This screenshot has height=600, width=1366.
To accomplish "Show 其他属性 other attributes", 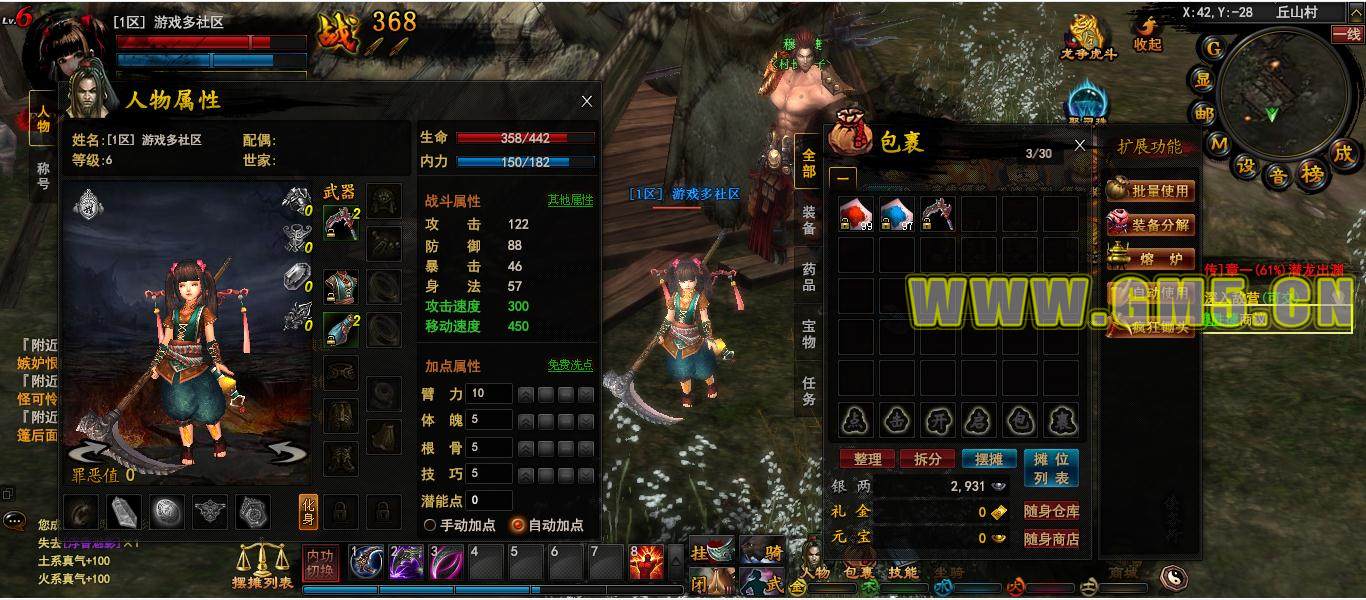I will click(570, 200).
